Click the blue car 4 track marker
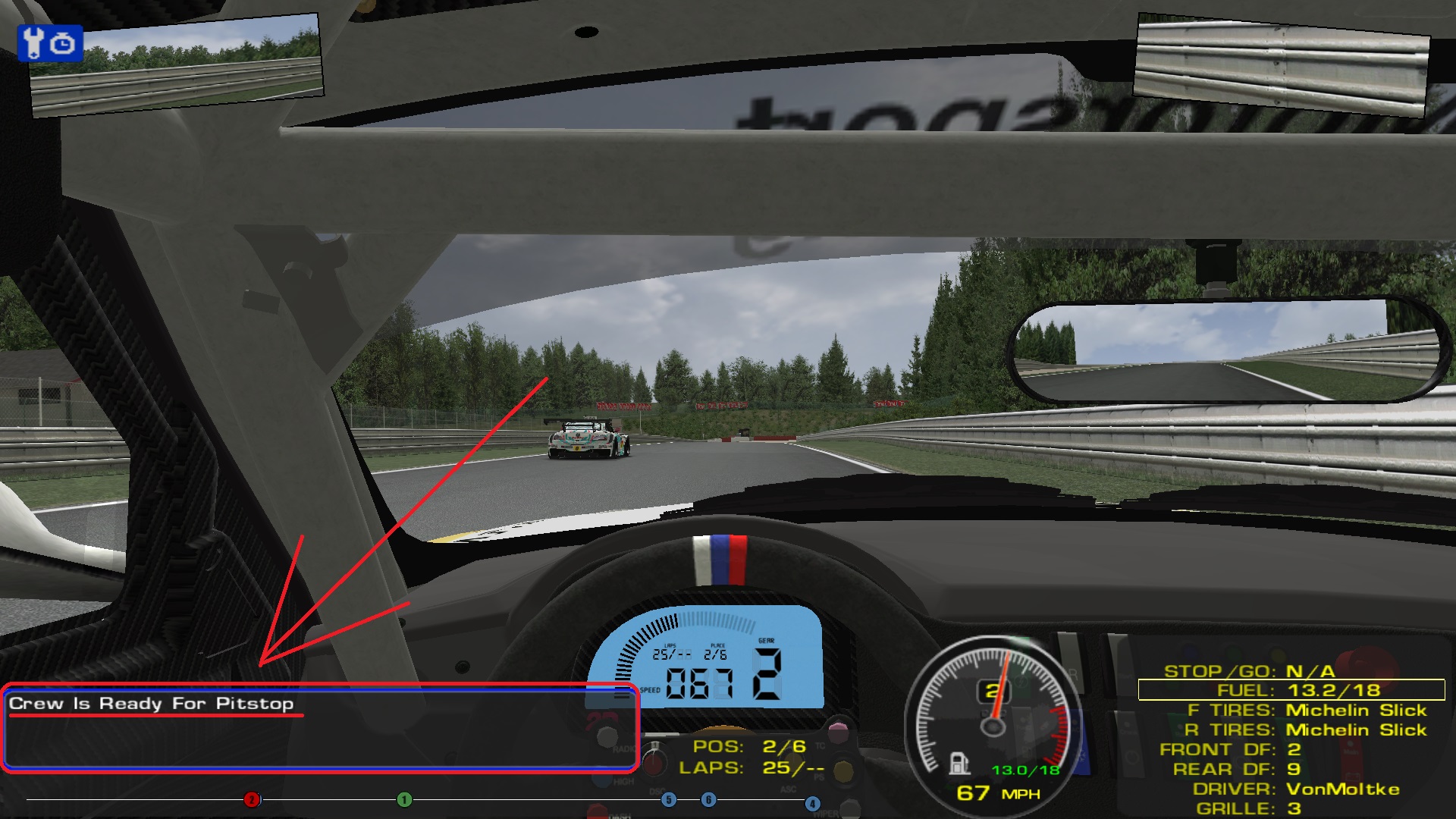Image resolution: width=1456 pixels, height=819 pixels. (x=812, y=803)
